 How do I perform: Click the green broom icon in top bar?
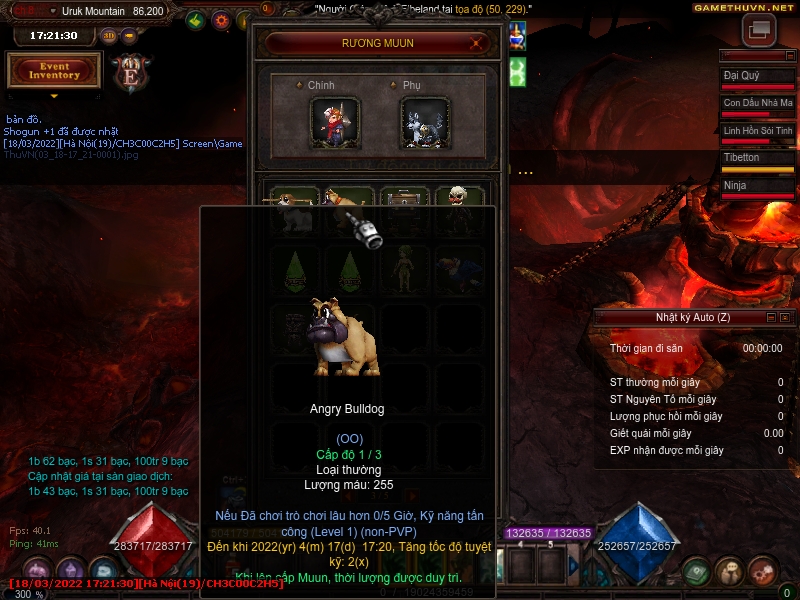(x=196, y=20)
